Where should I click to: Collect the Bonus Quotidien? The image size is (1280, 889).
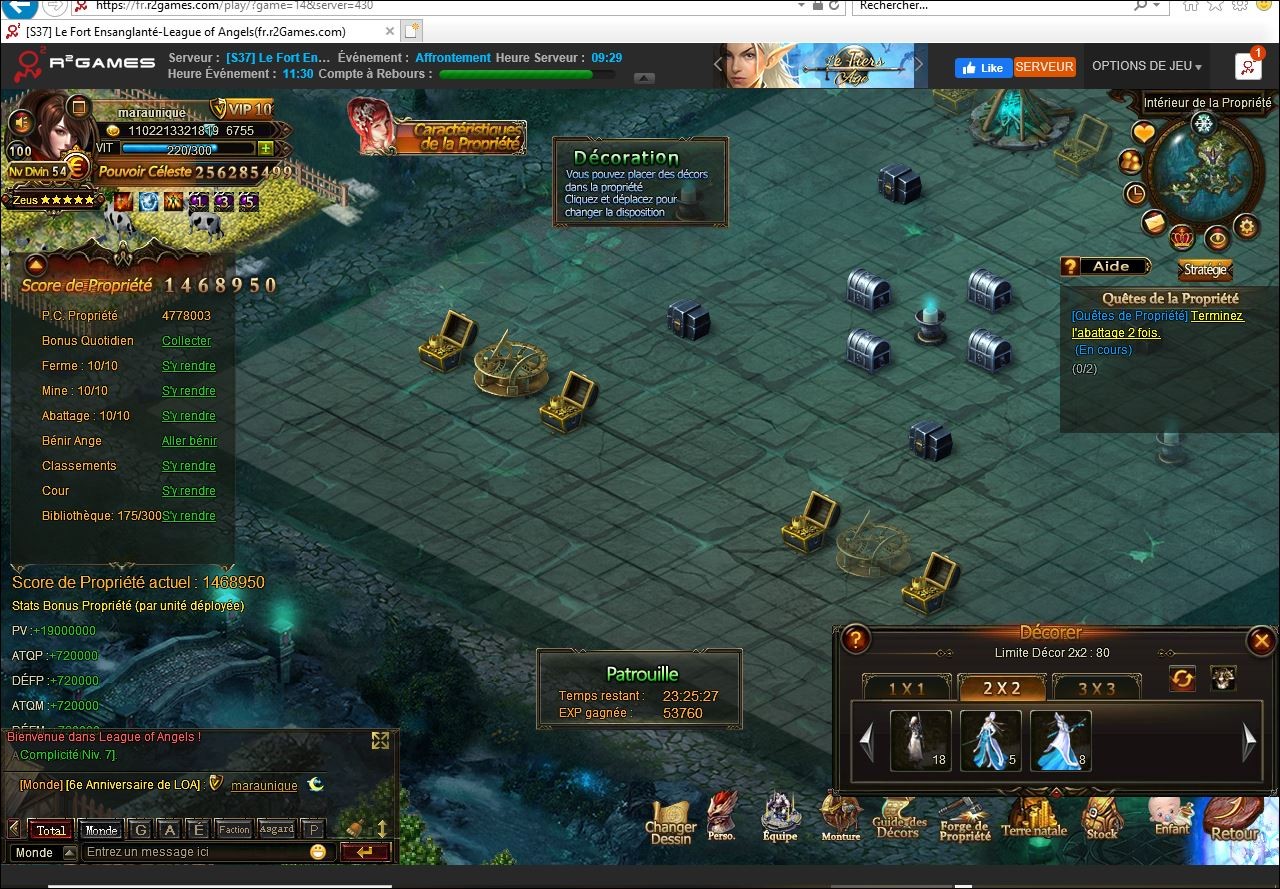pos(187,341)
